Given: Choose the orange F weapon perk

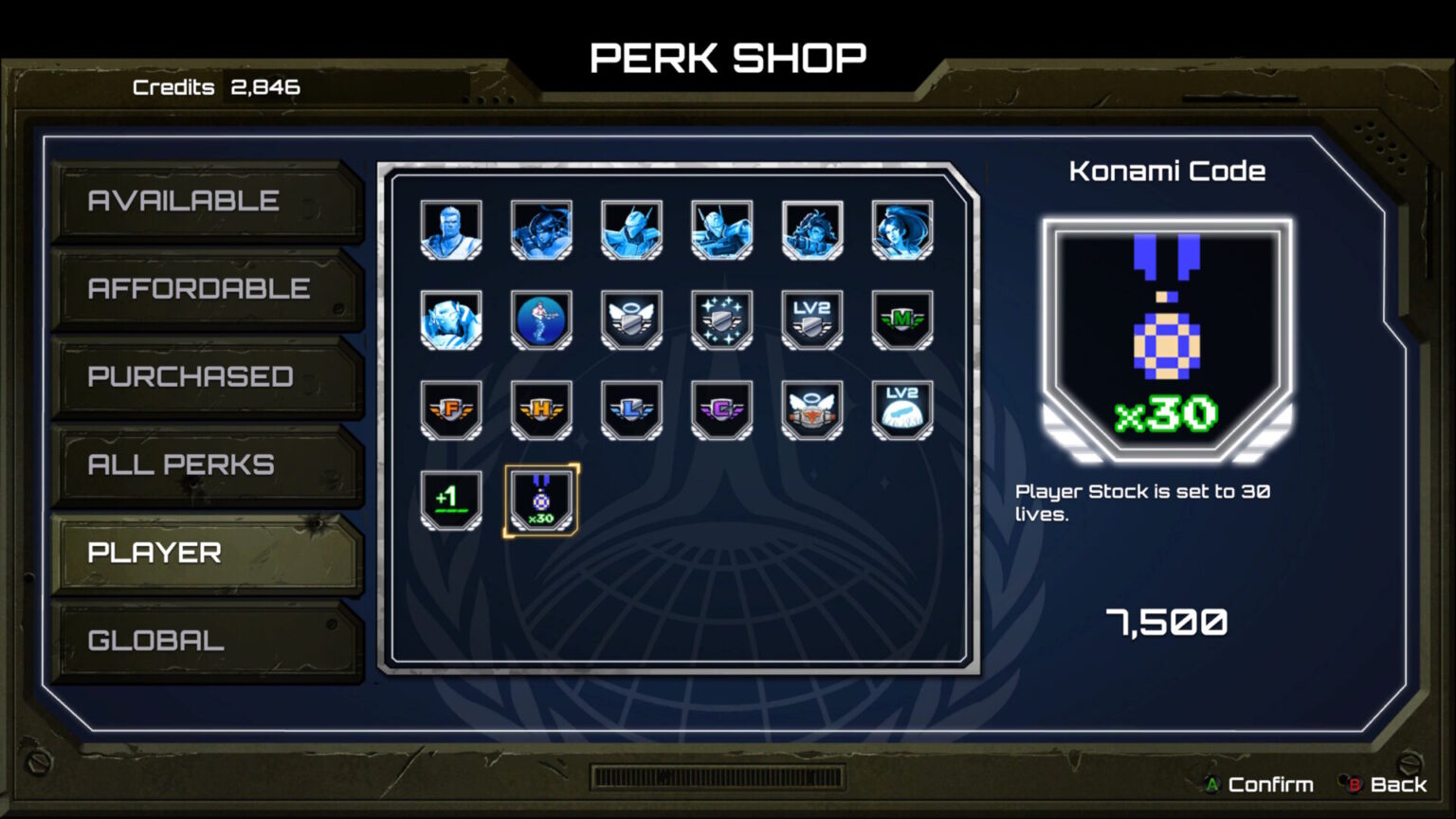Looking at the screenshot, I should [451, 409].
